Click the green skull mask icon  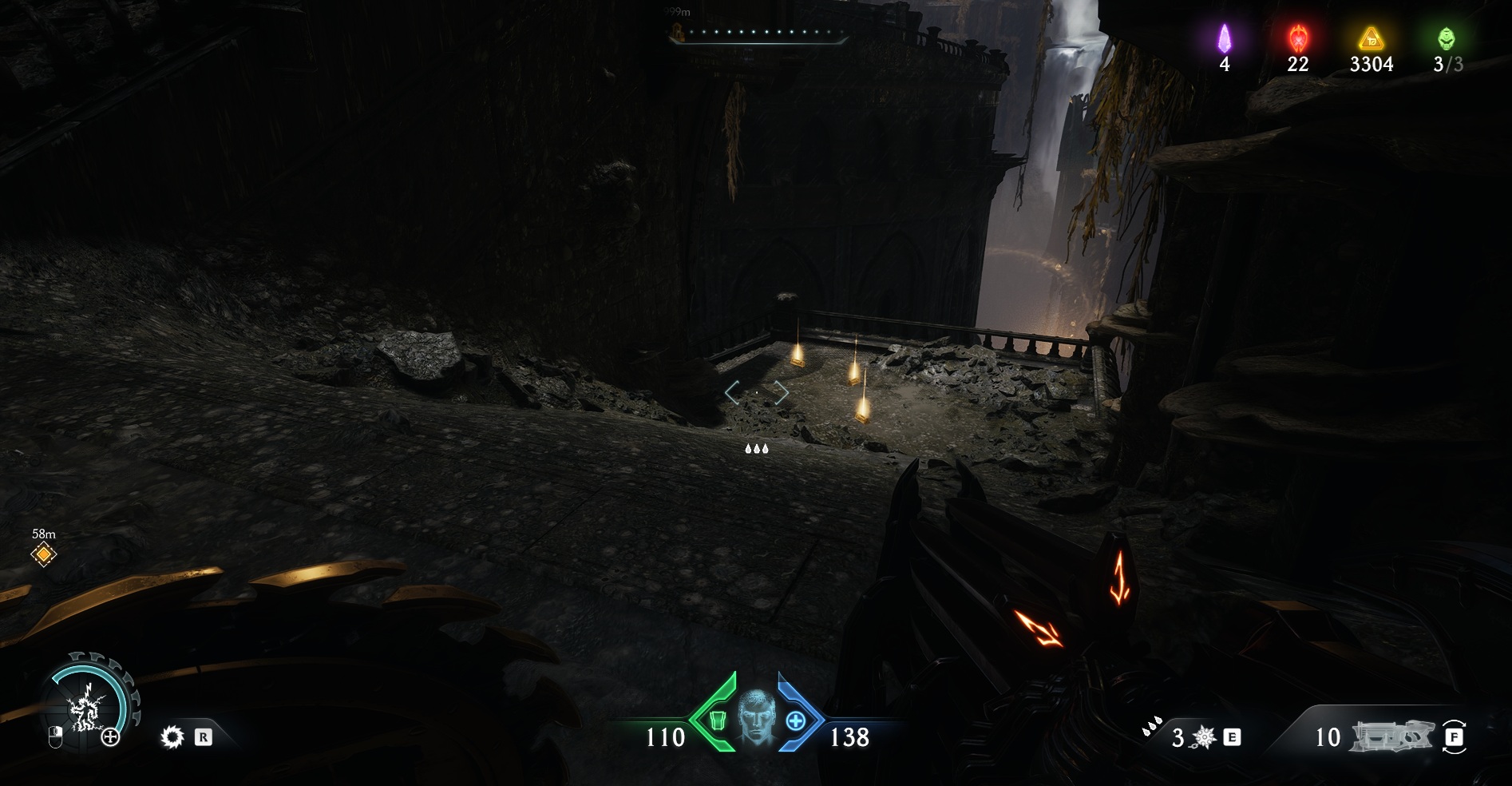(x=1447, y=38)
